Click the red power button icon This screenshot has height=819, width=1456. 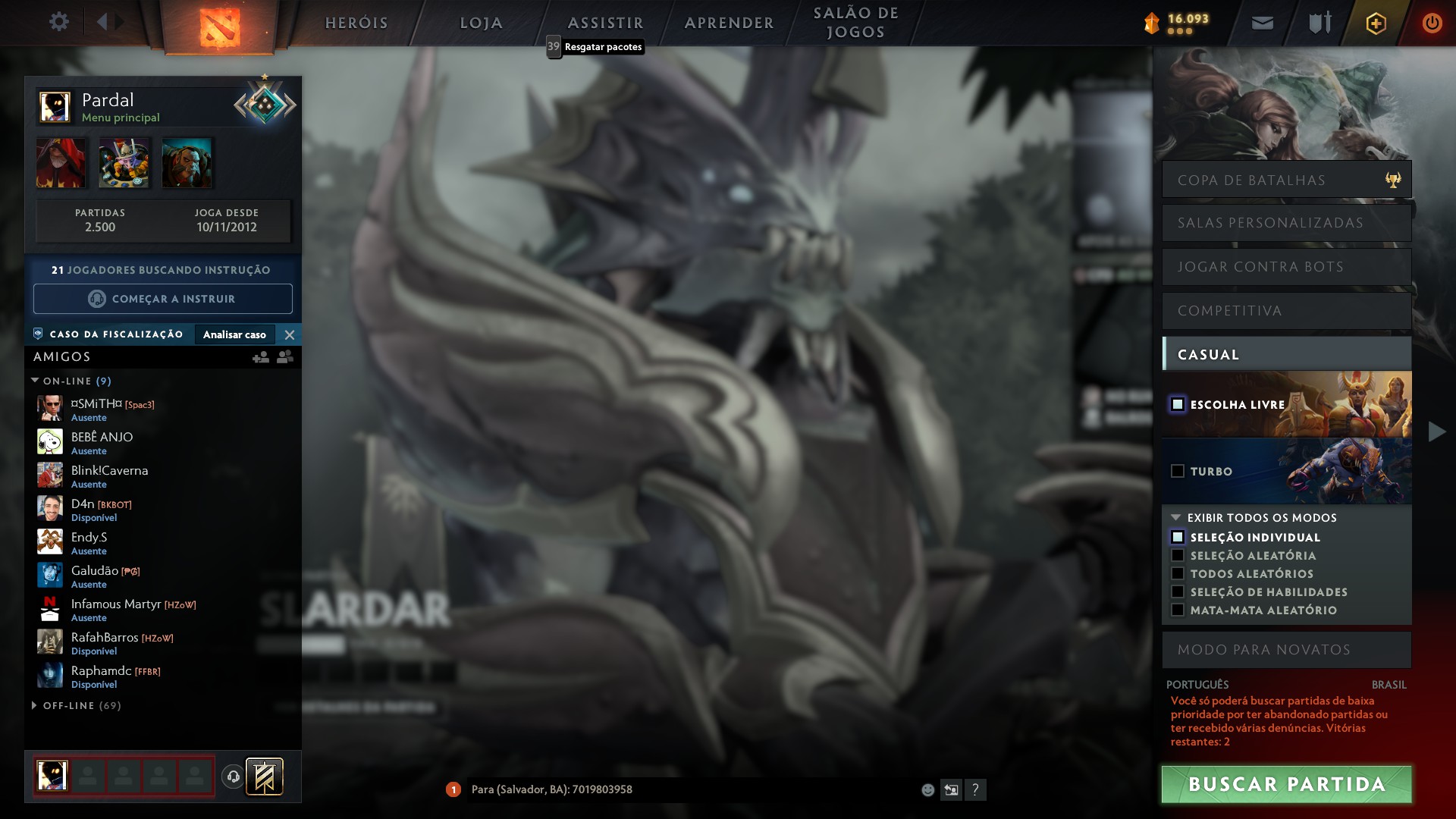tap(1432, 22)
